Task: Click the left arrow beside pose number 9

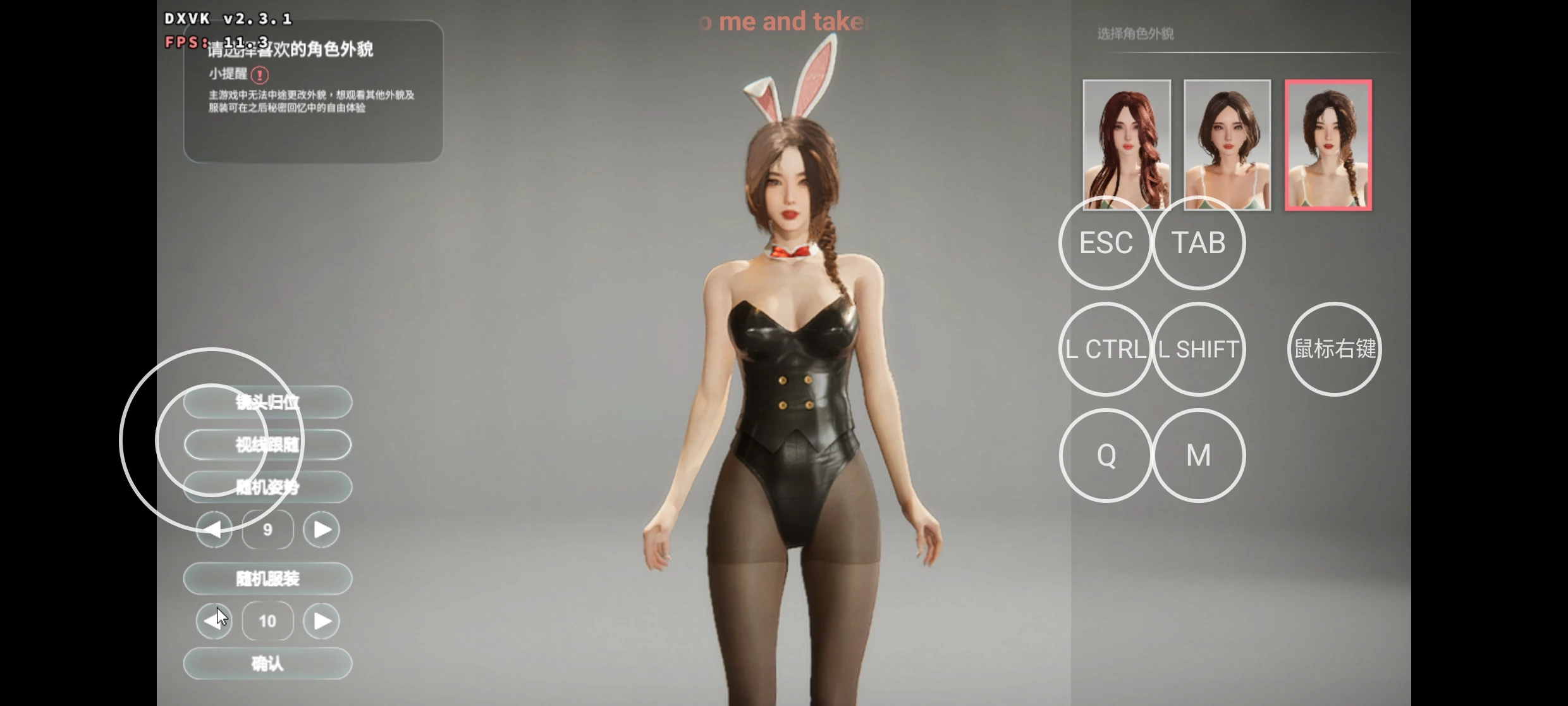Action: coord(214,529)
